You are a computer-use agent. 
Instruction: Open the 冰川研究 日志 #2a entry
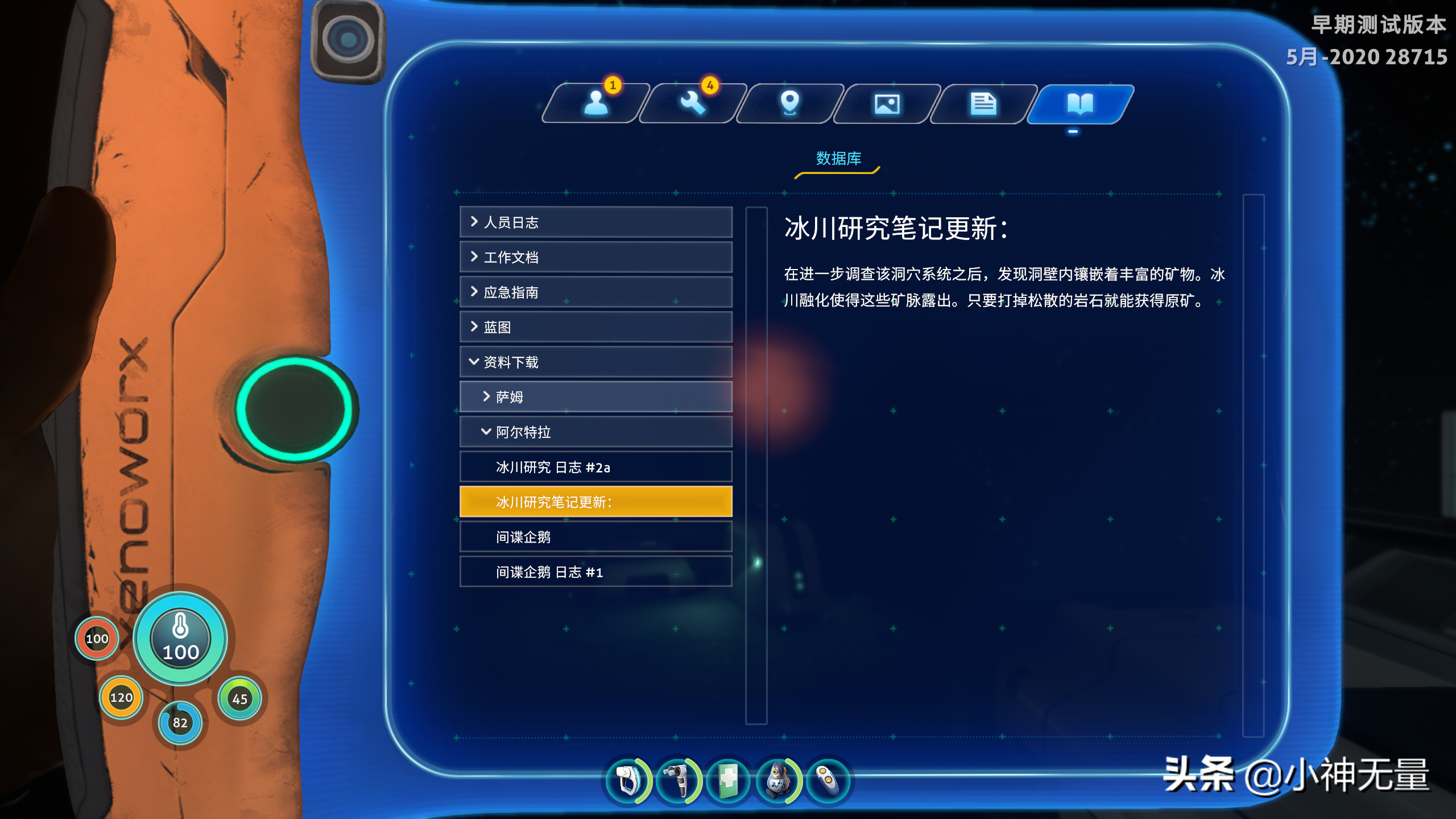[595, 466]
